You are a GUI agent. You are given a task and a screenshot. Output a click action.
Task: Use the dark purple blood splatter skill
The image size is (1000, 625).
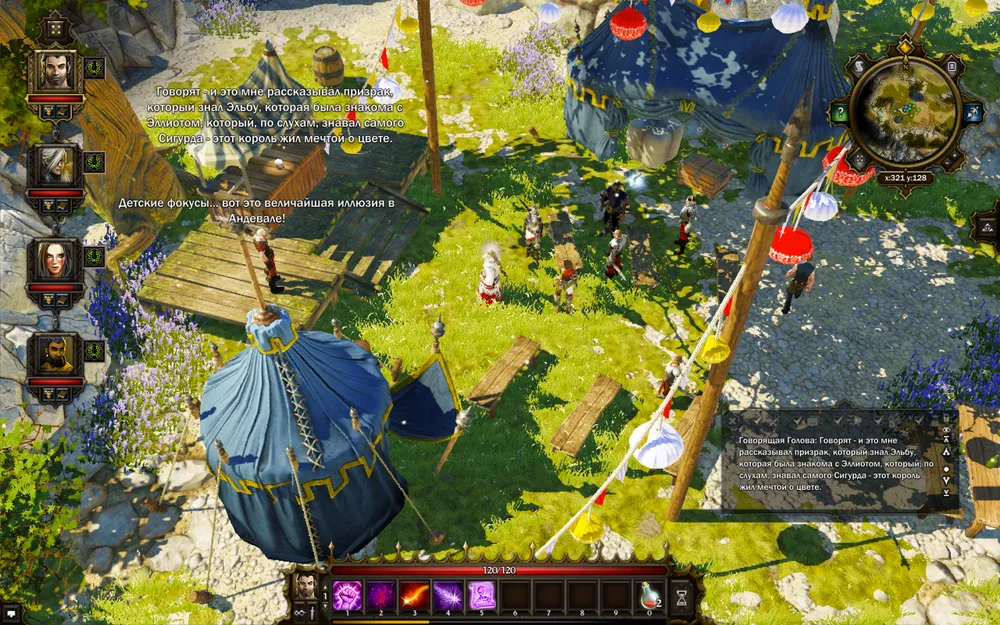380,595
